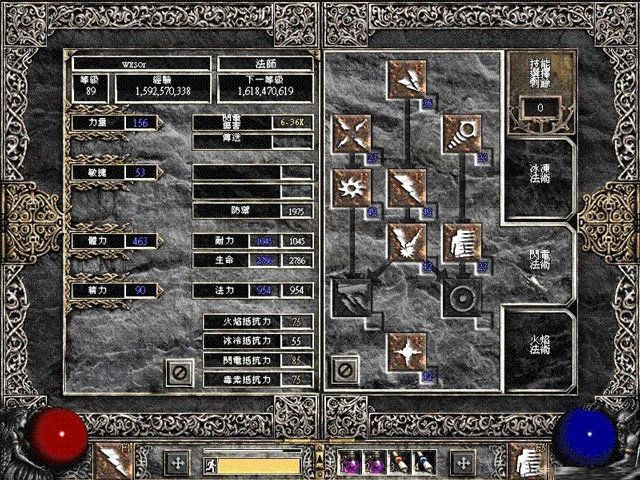Choose the Static Field skill icon
This screenshot has width=640, height=480.
coord(353,133)
